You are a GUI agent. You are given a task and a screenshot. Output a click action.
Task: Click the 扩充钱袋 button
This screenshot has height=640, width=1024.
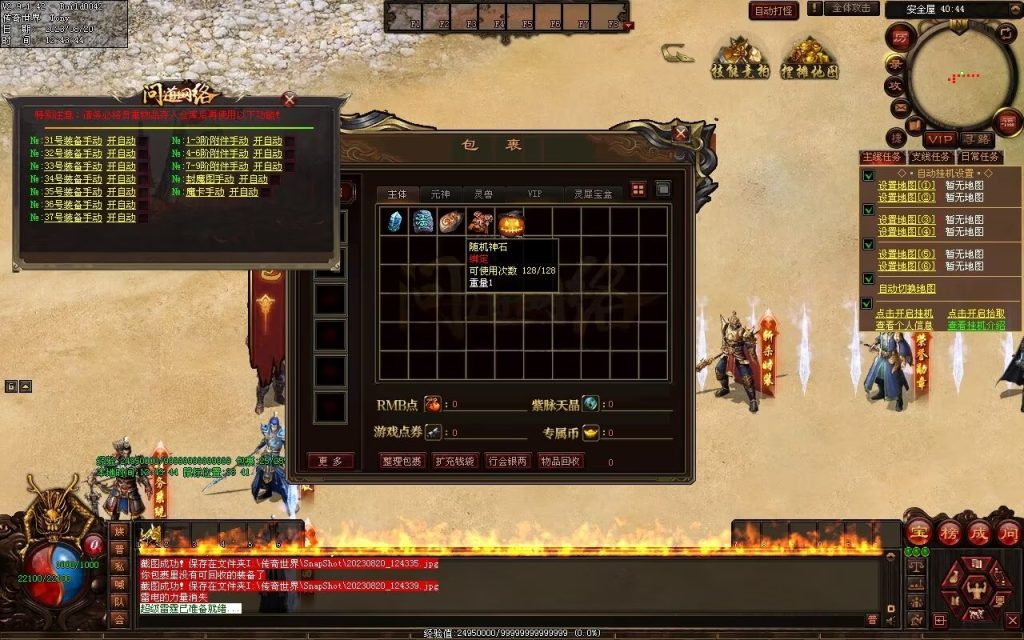pos(455,461)
